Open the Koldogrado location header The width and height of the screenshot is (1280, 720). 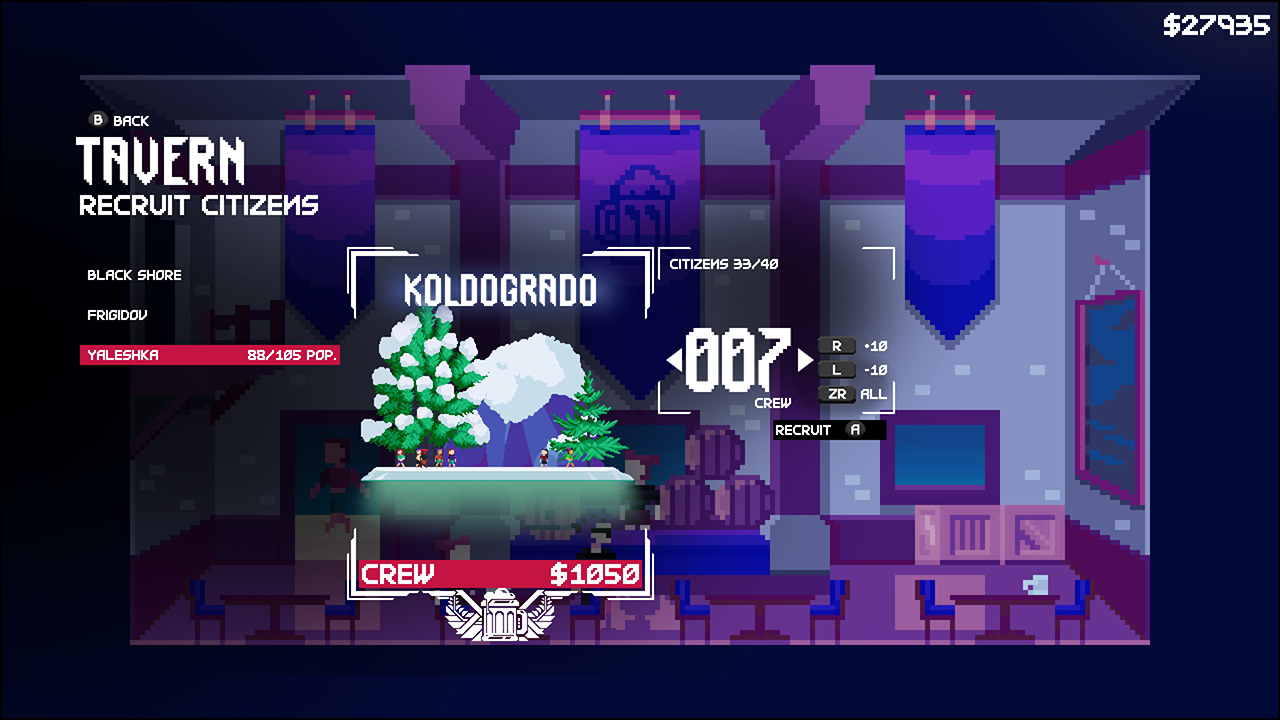(x=499, y=290)
